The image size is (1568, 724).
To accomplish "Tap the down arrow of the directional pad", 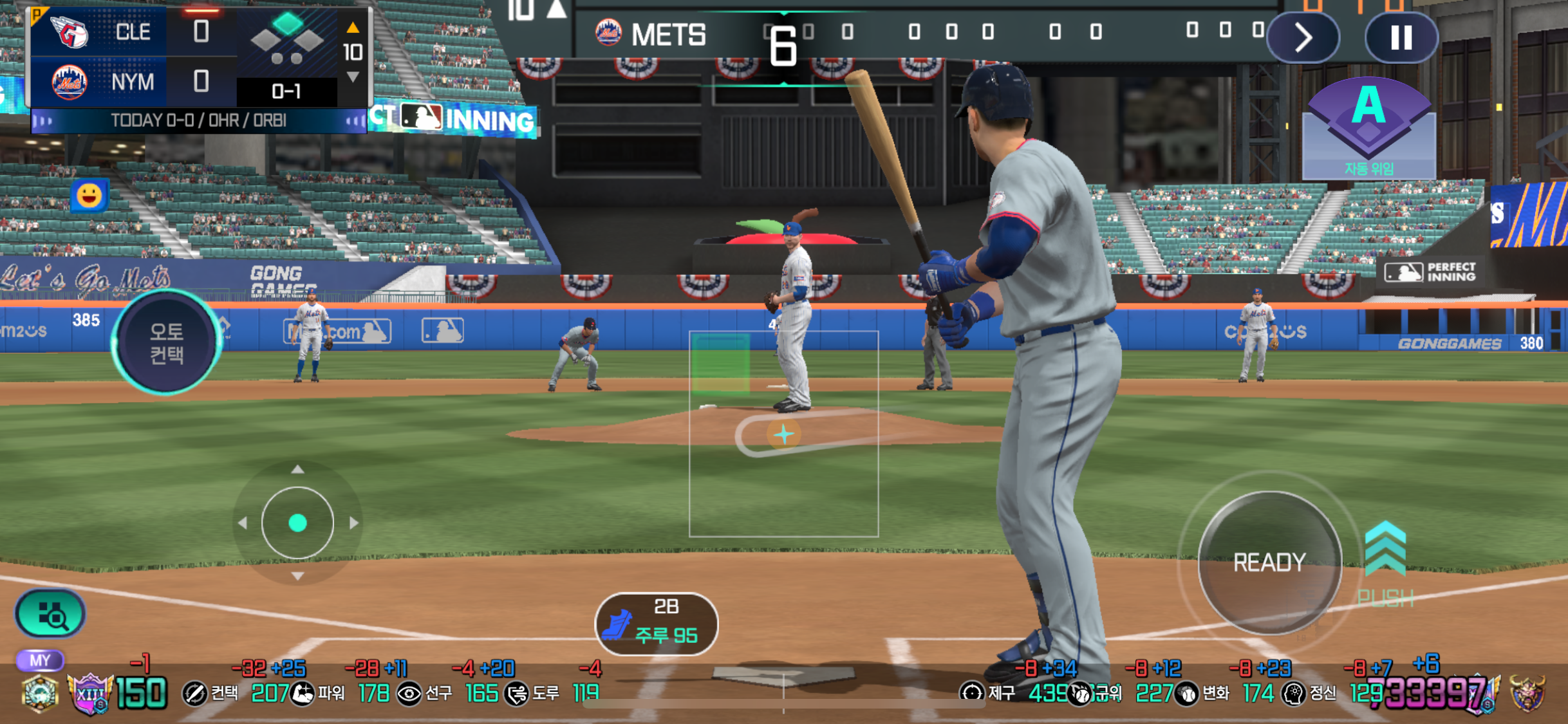I will click(297, 577).
